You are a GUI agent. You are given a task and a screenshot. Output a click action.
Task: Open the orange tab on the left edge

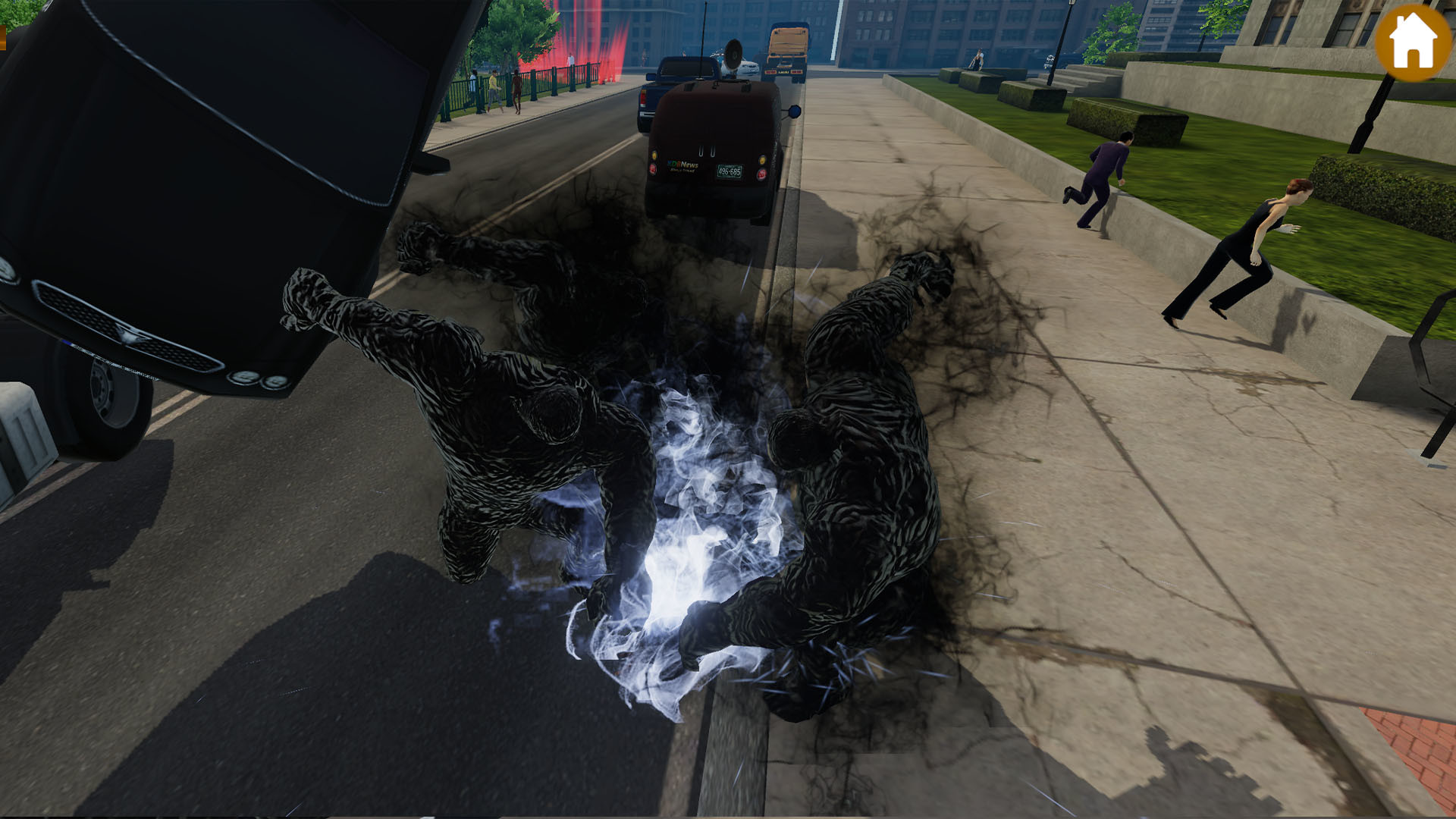click(3, 38)
